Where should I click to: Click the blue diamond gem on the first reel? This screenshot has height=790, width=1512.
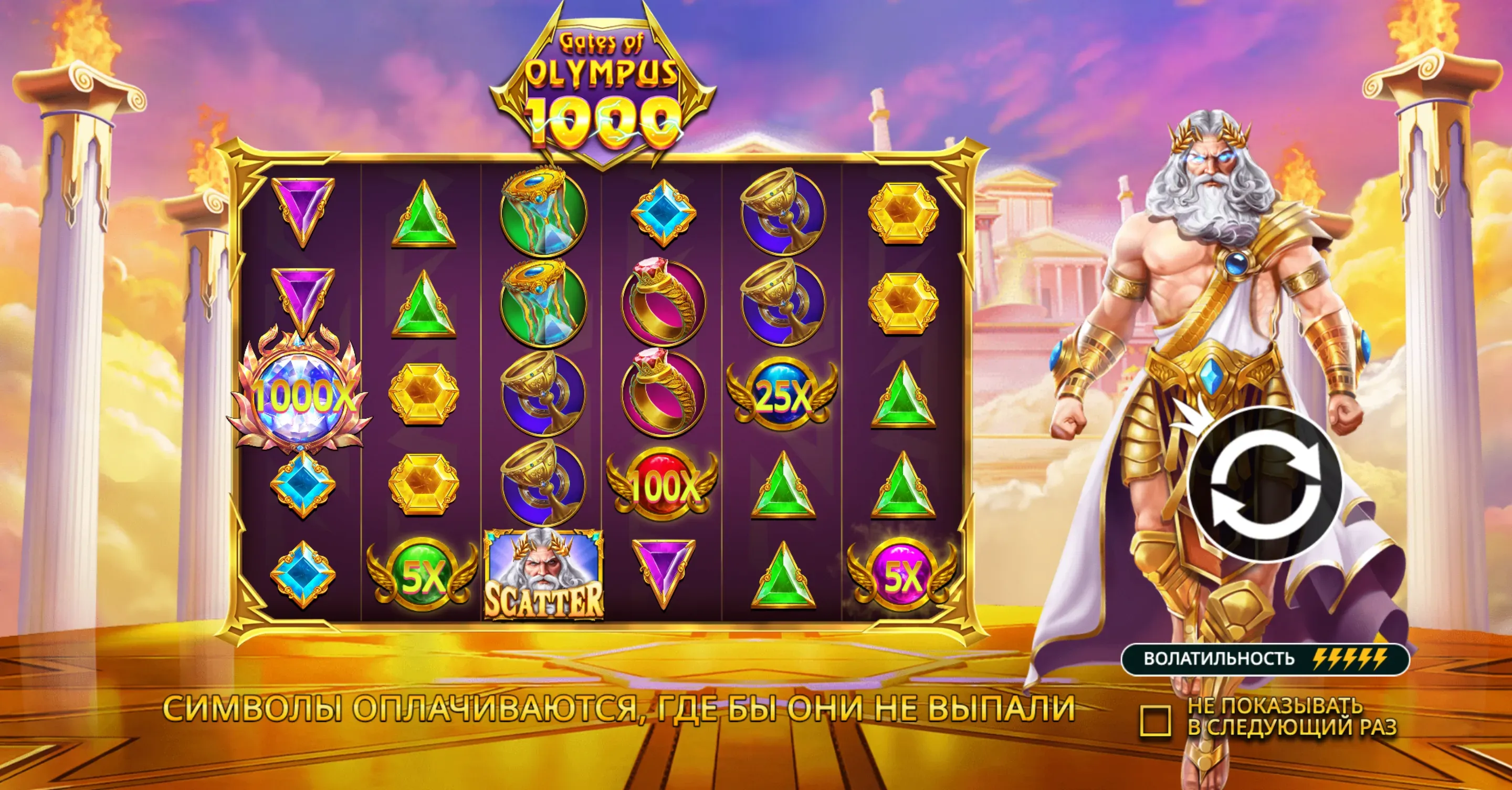click(x=303, y=487)
